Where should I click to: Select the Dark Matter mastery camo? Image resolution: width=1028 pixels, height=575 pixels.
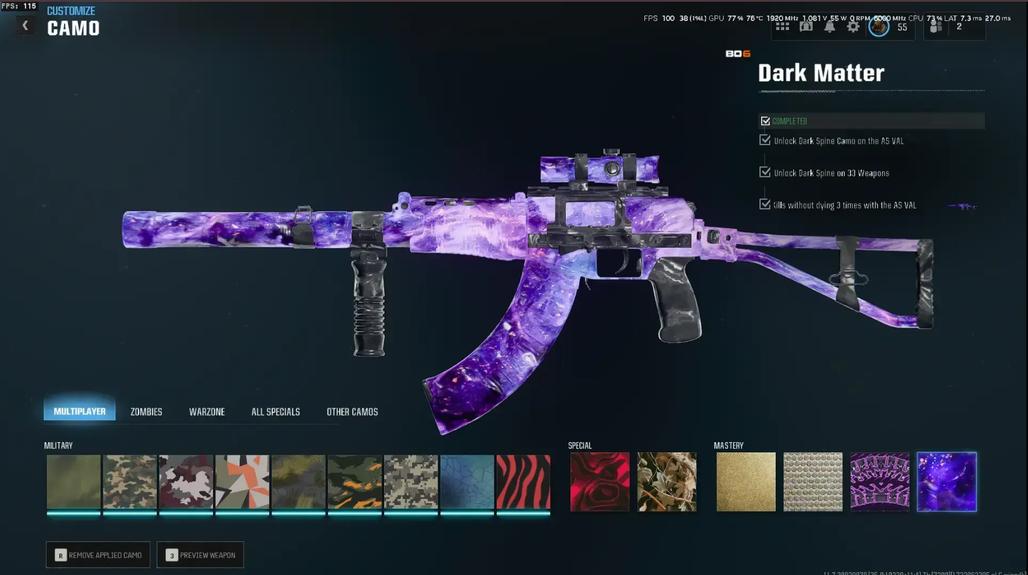tap(947, 482)
